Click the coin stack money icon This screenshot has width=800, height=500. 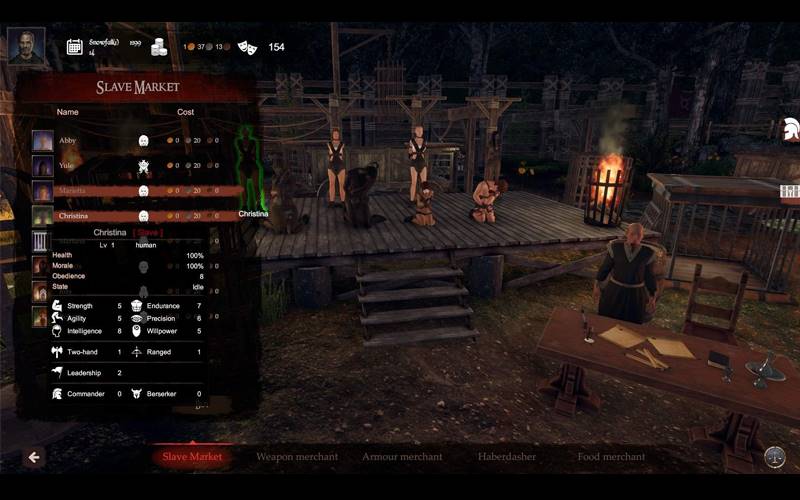[x=159, y=46]
